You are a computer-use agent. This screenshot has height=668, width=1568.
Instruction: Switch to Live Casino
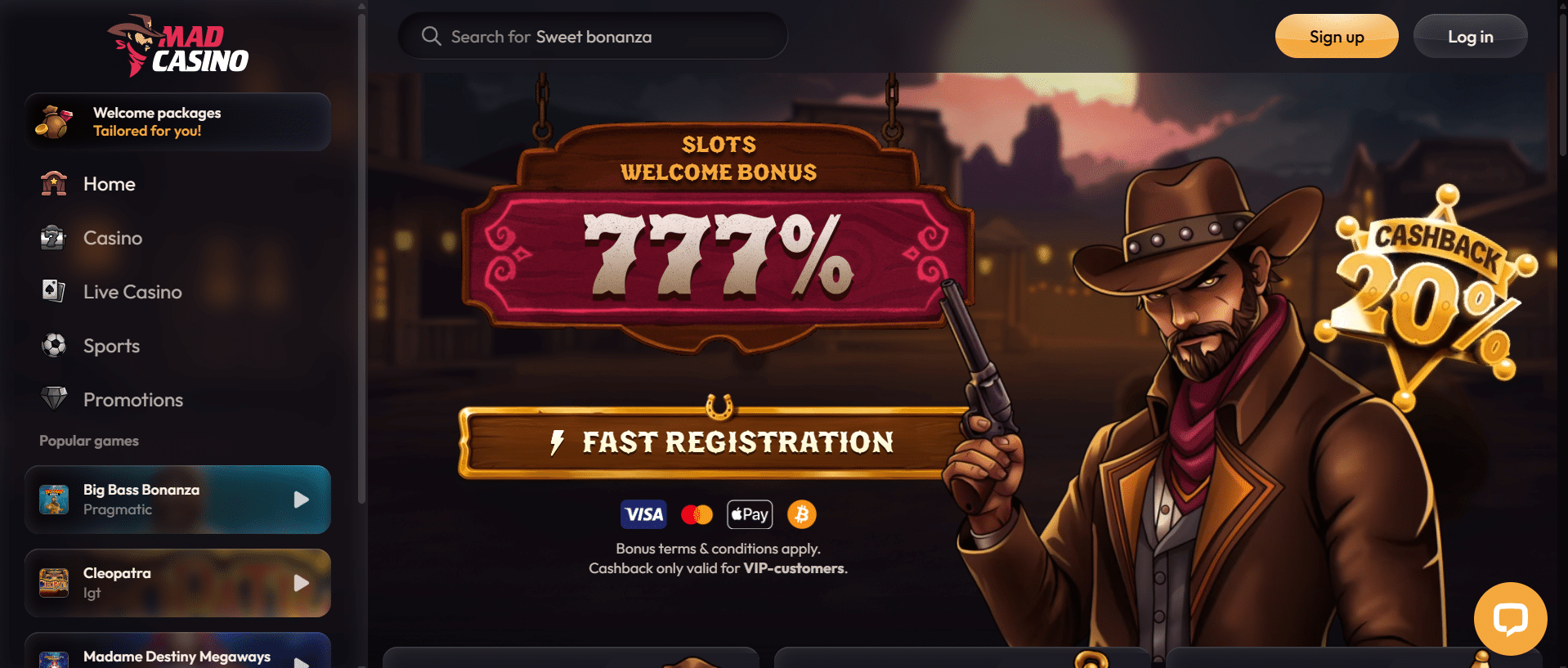pyautogui.click(x=132, y=292)
